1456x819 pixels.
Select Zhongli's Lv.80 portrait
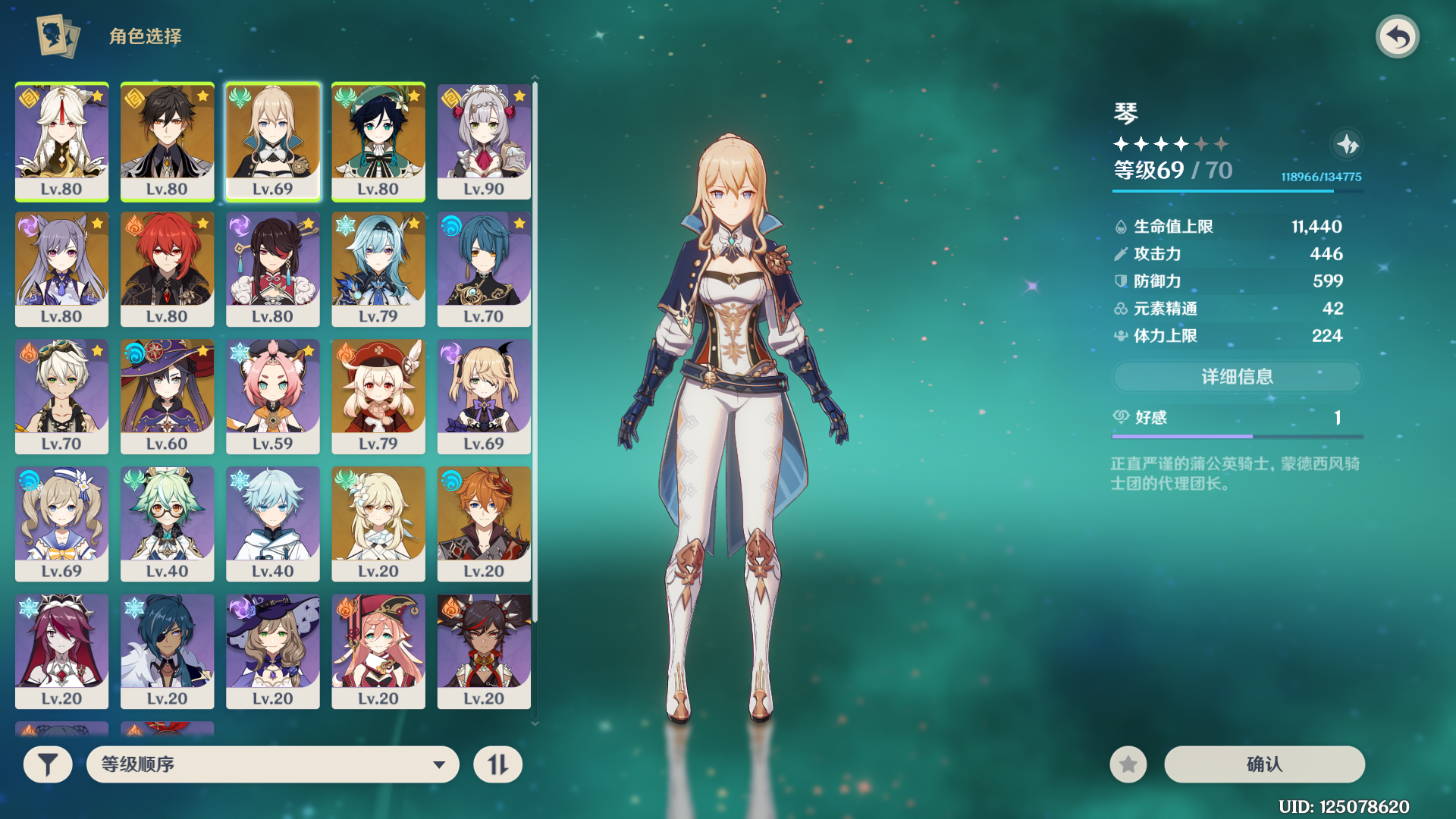tap(167, 142)
